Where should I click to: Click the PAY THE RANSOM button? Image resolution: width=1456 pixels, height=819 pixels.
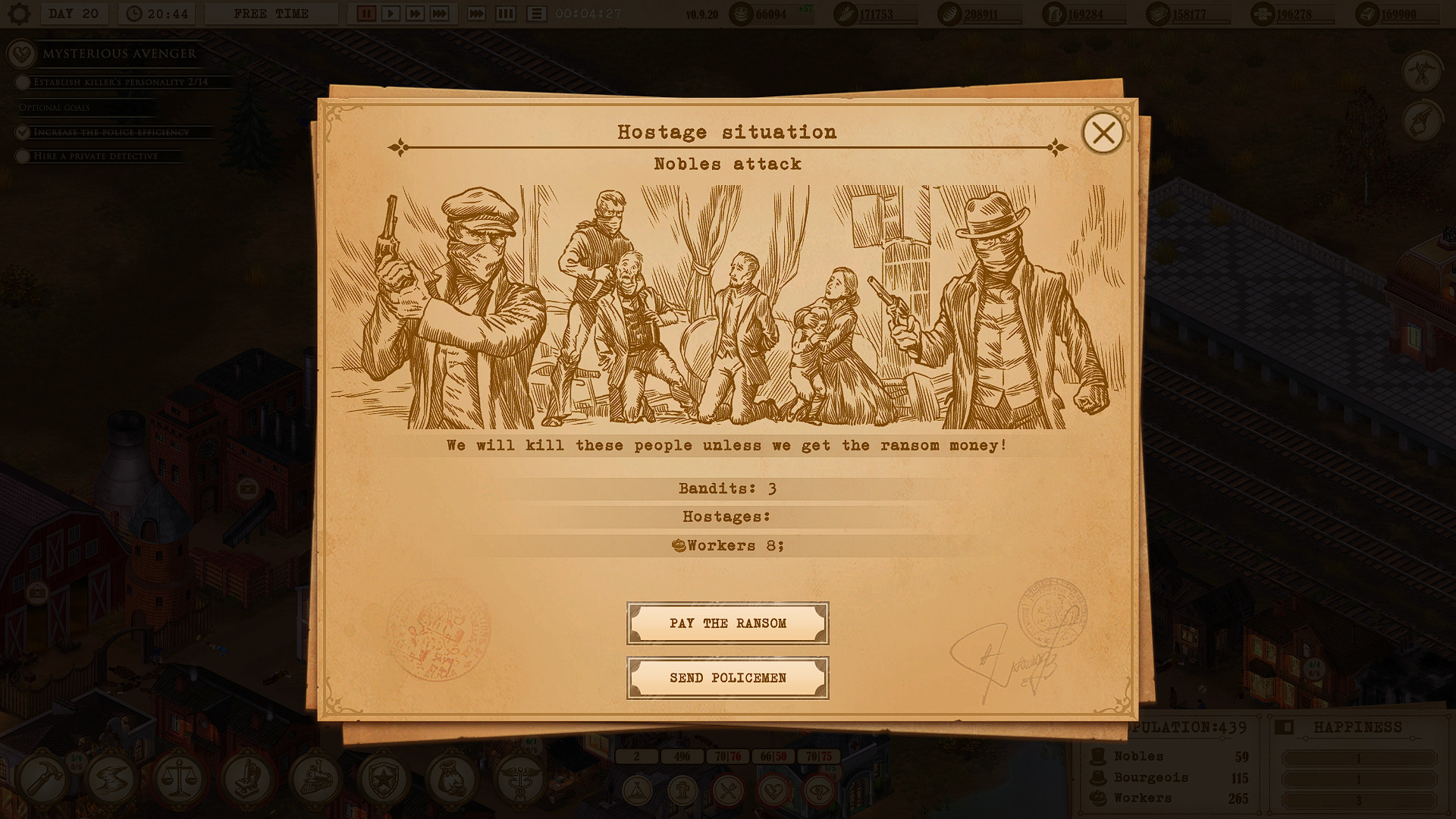[727, 623]
